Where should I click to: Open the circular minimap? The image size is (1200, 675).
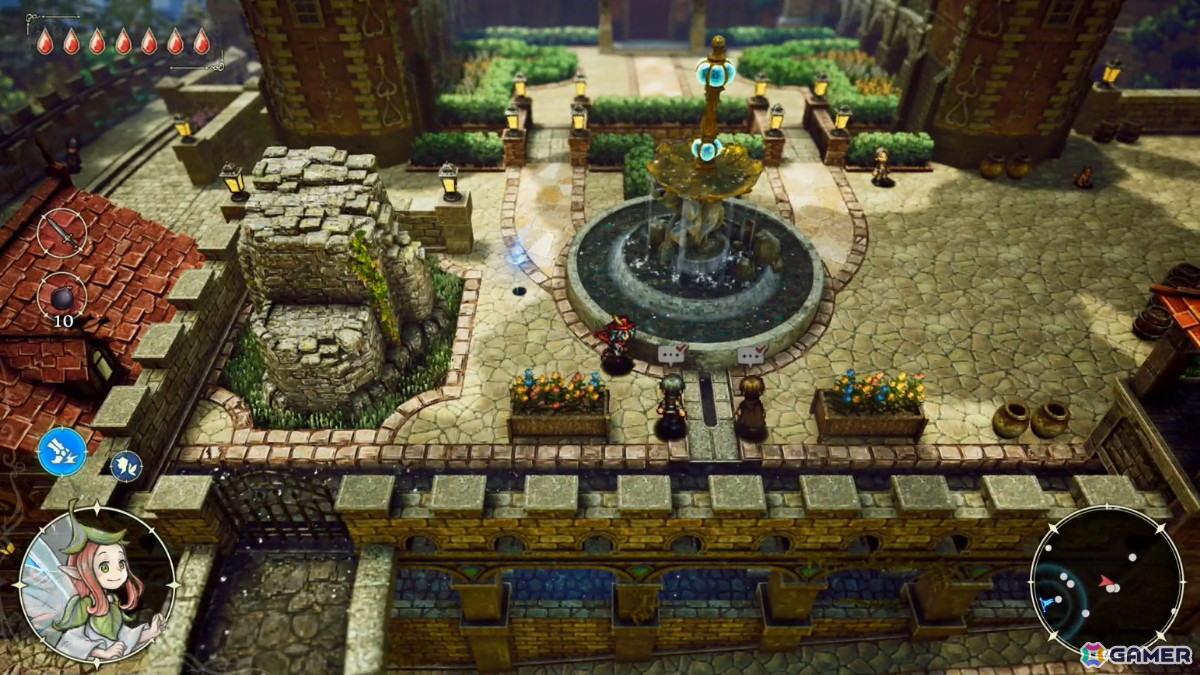pos(1106,581)
